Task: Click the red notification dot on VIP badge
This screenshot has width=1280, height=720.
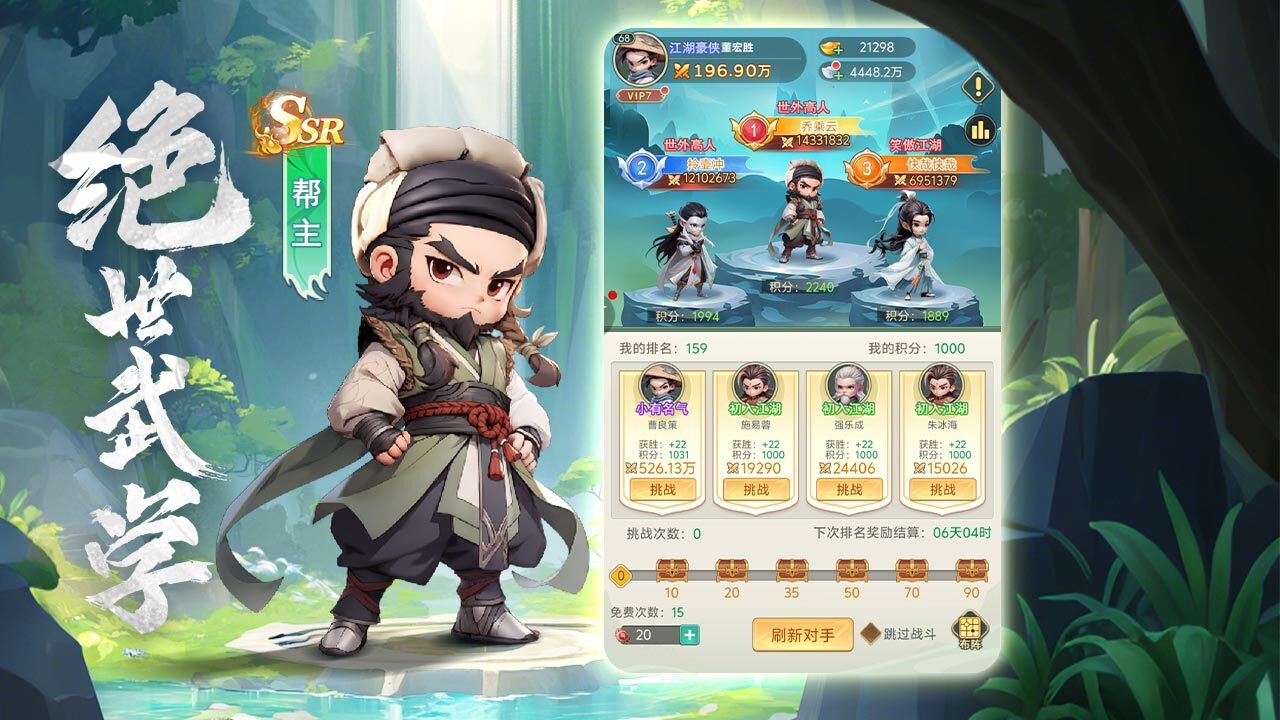Action: tap(664, 89)
